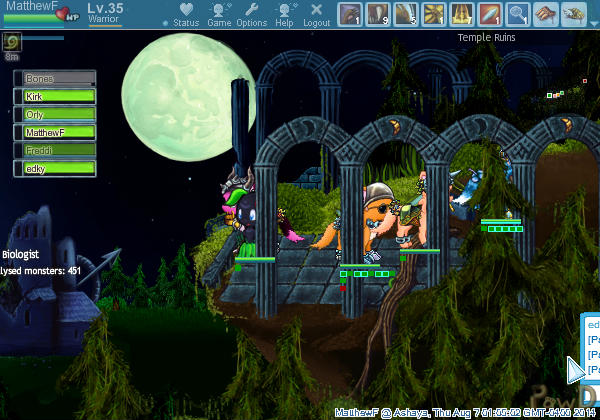Open the Help menu

click(x=285, y=14)
